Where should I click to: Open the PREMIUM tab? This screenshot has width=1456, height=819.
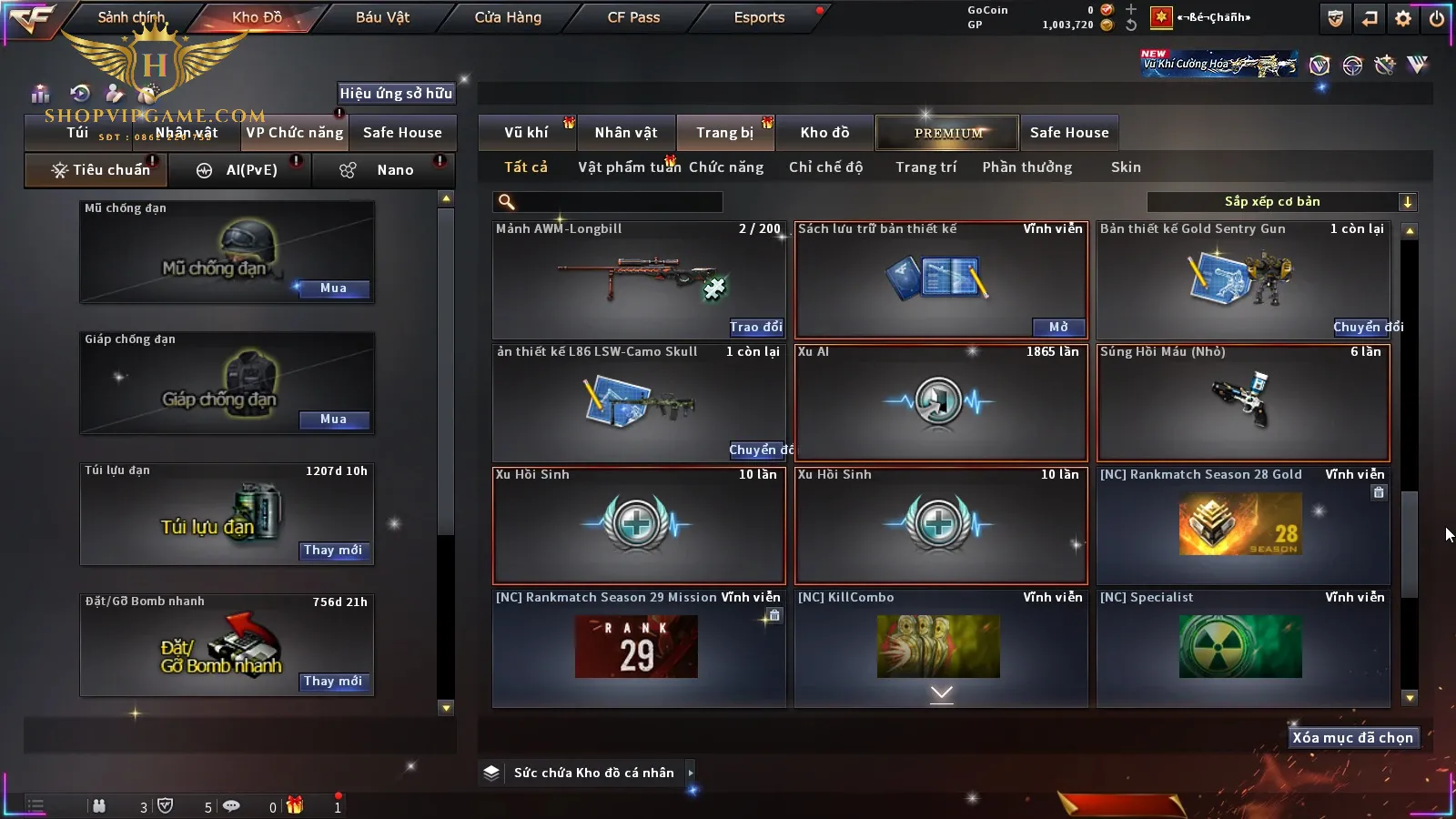point(948,133)
